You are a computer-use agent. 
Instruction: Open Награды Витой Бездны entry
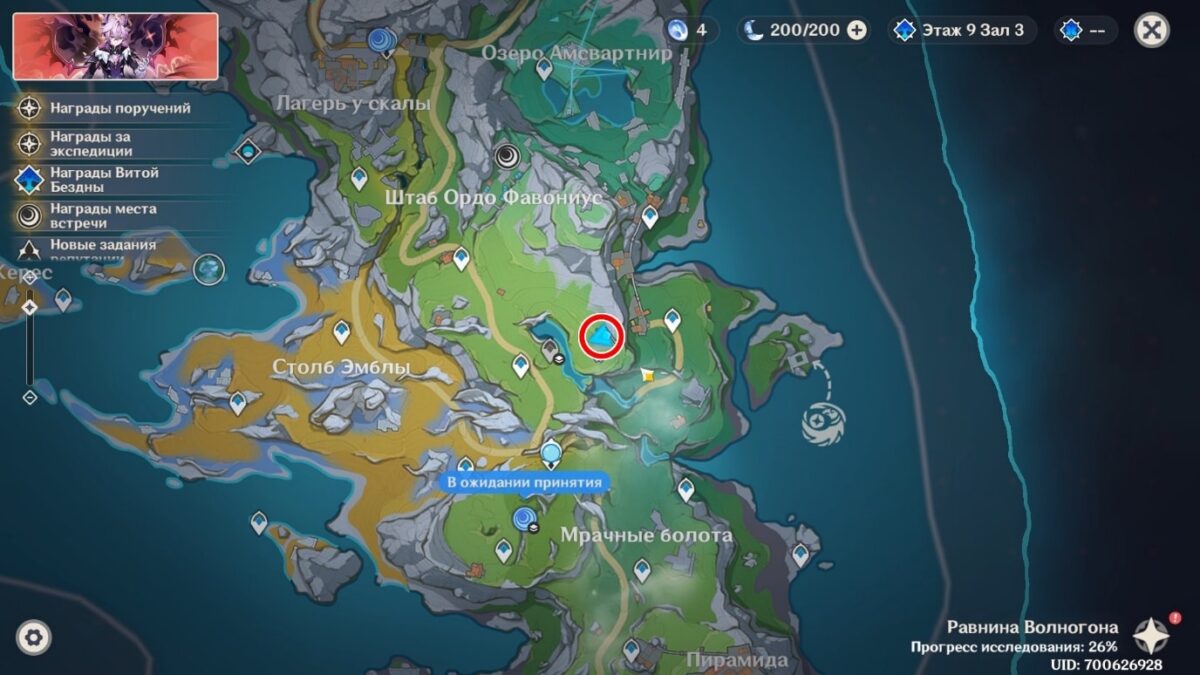[105, 180]
